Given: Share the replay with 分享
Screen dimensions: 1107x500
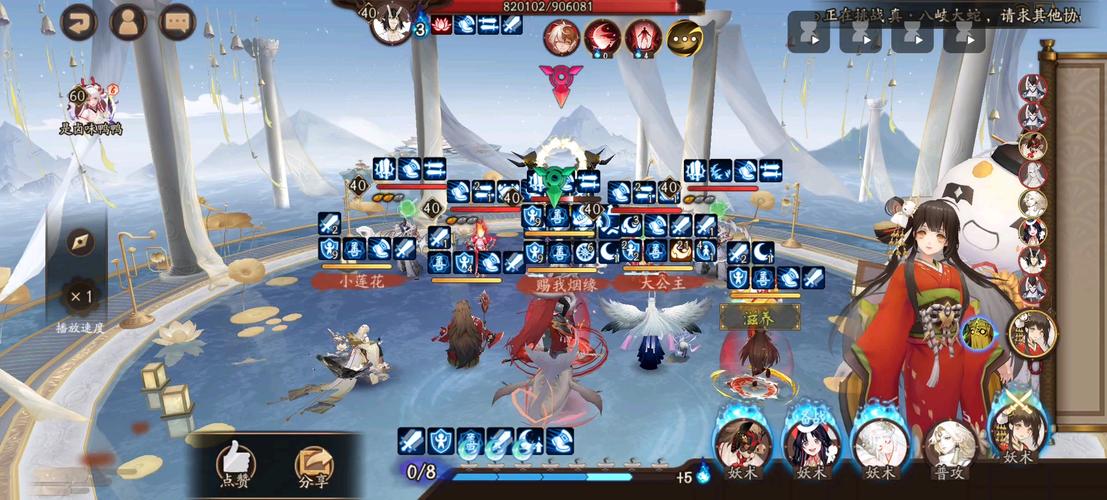Looking at the screenshot, I should [x=313, y=466].
